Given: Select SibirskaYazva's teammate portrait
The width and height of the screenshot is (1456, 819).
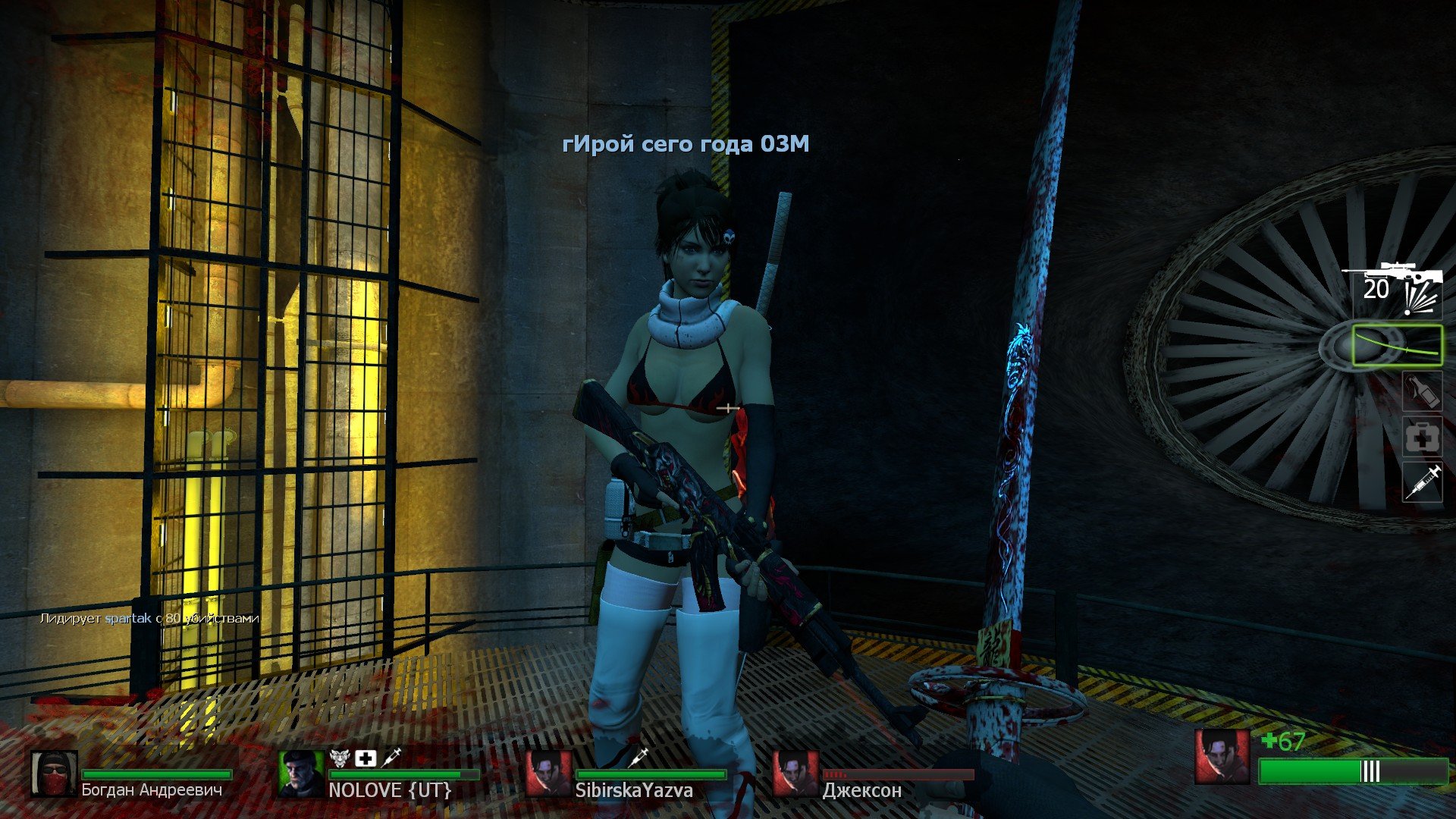Looking at the screenshot, I should 548,774.
